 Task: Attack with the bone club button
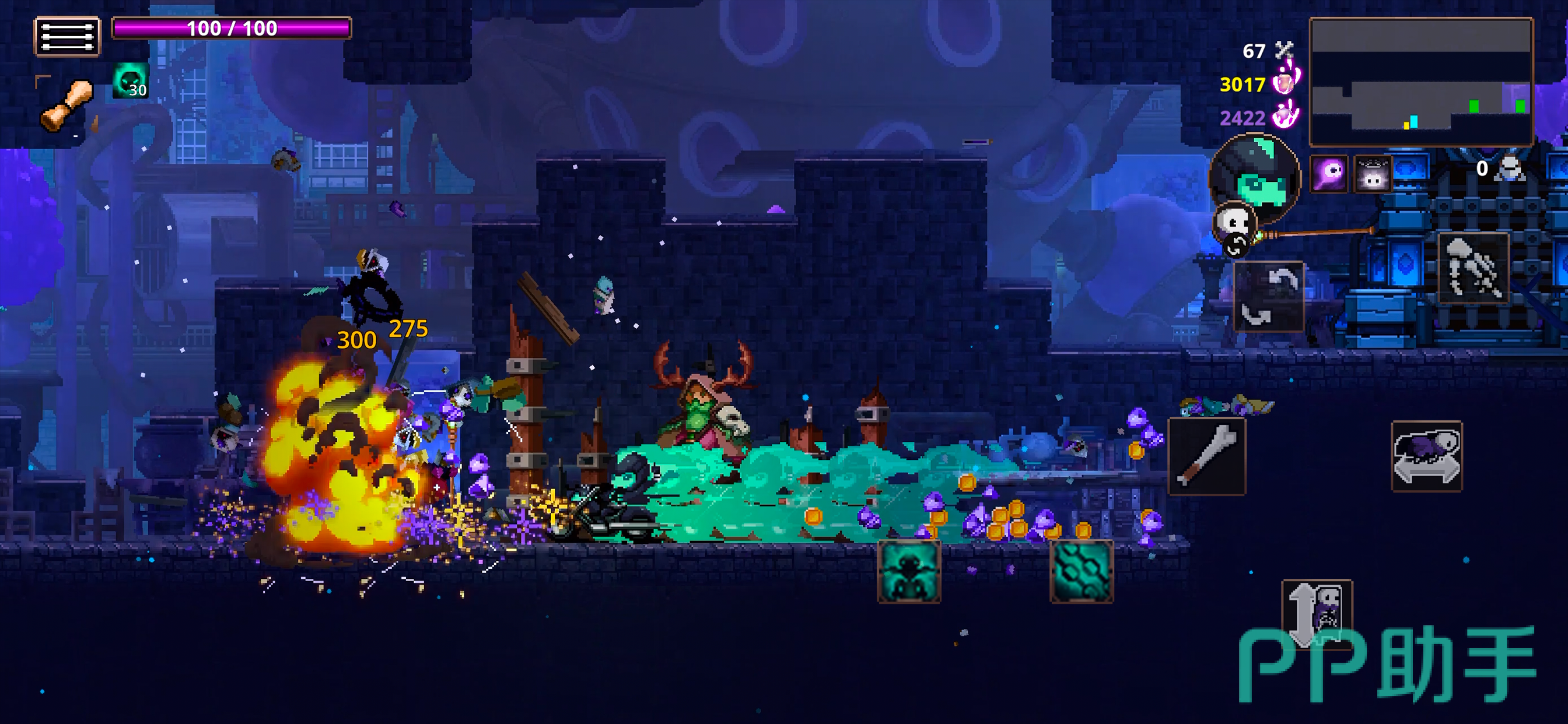click(1206, 456)
